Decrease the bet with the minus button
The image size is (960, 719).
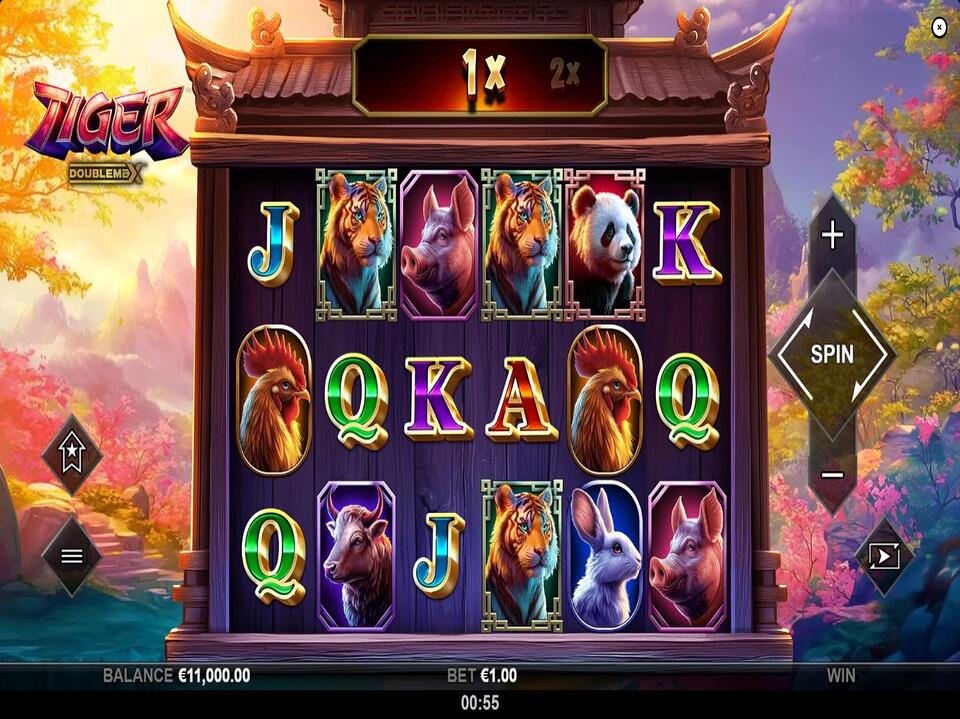(x=832, y=474)
